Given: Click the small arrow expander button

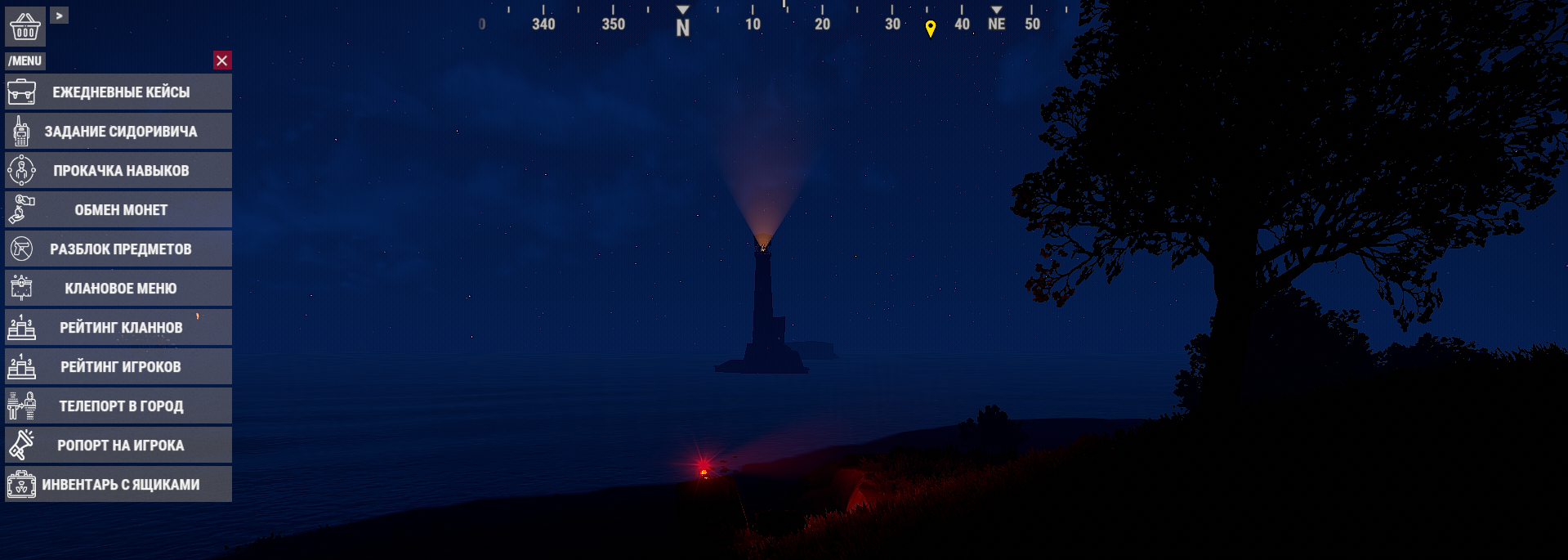Looking at the screenshot, I should (x=60, y=16).
